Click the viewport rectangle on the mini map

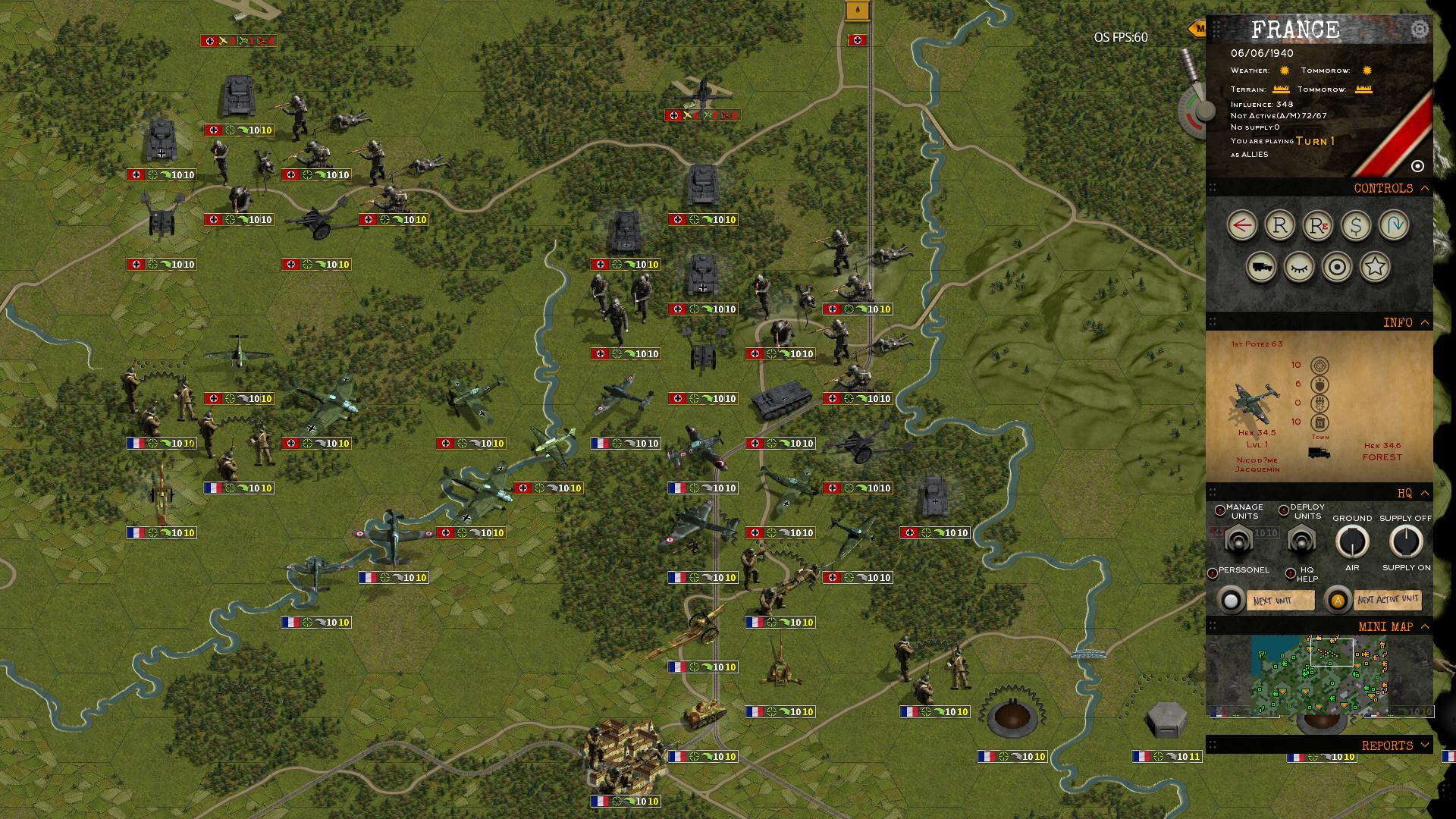[1331, 654]
